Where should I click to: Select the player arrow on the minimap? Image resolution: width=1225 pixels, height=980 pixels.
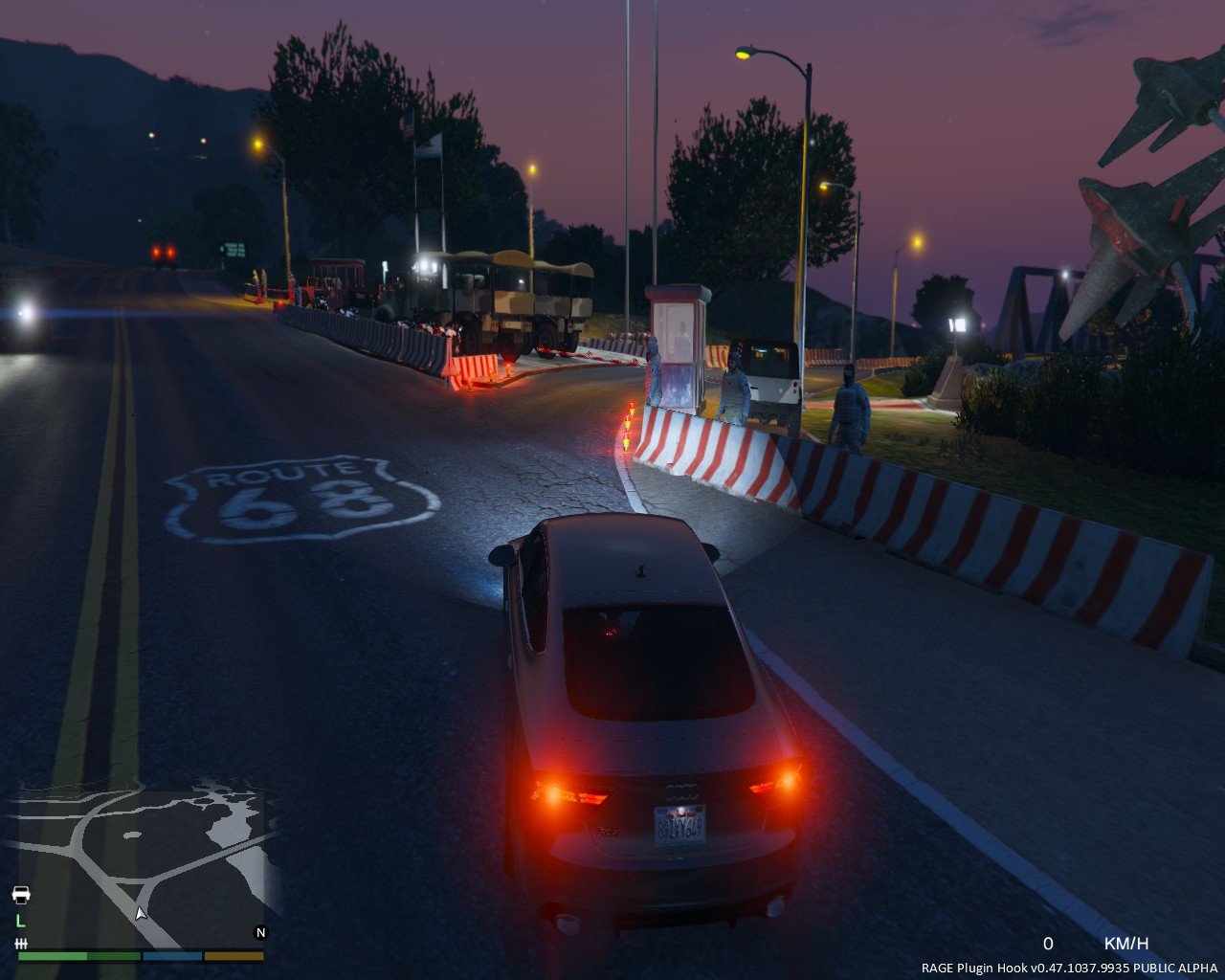141,913
